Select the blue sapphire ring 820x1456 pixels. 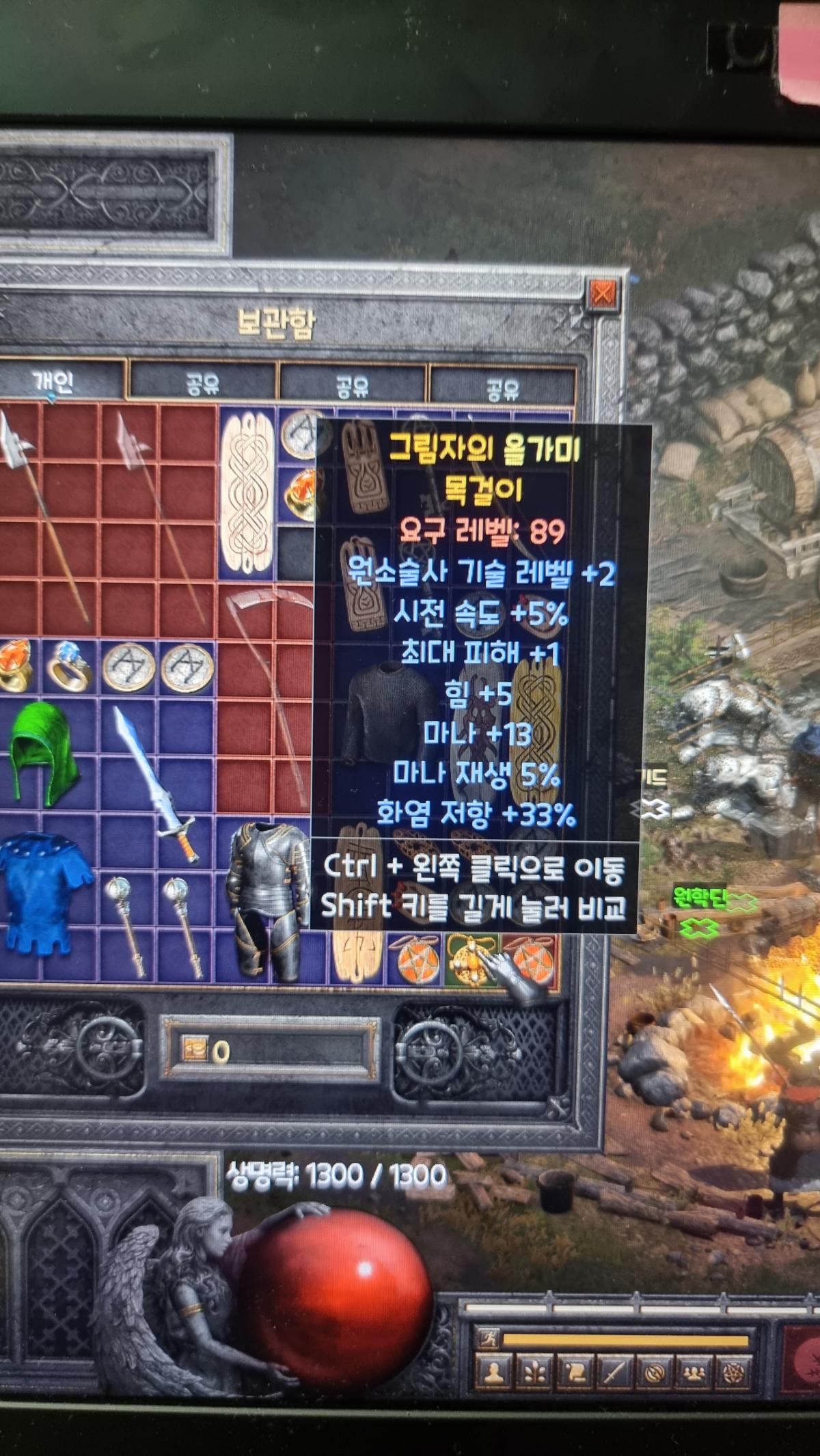(x=70, y=665)
